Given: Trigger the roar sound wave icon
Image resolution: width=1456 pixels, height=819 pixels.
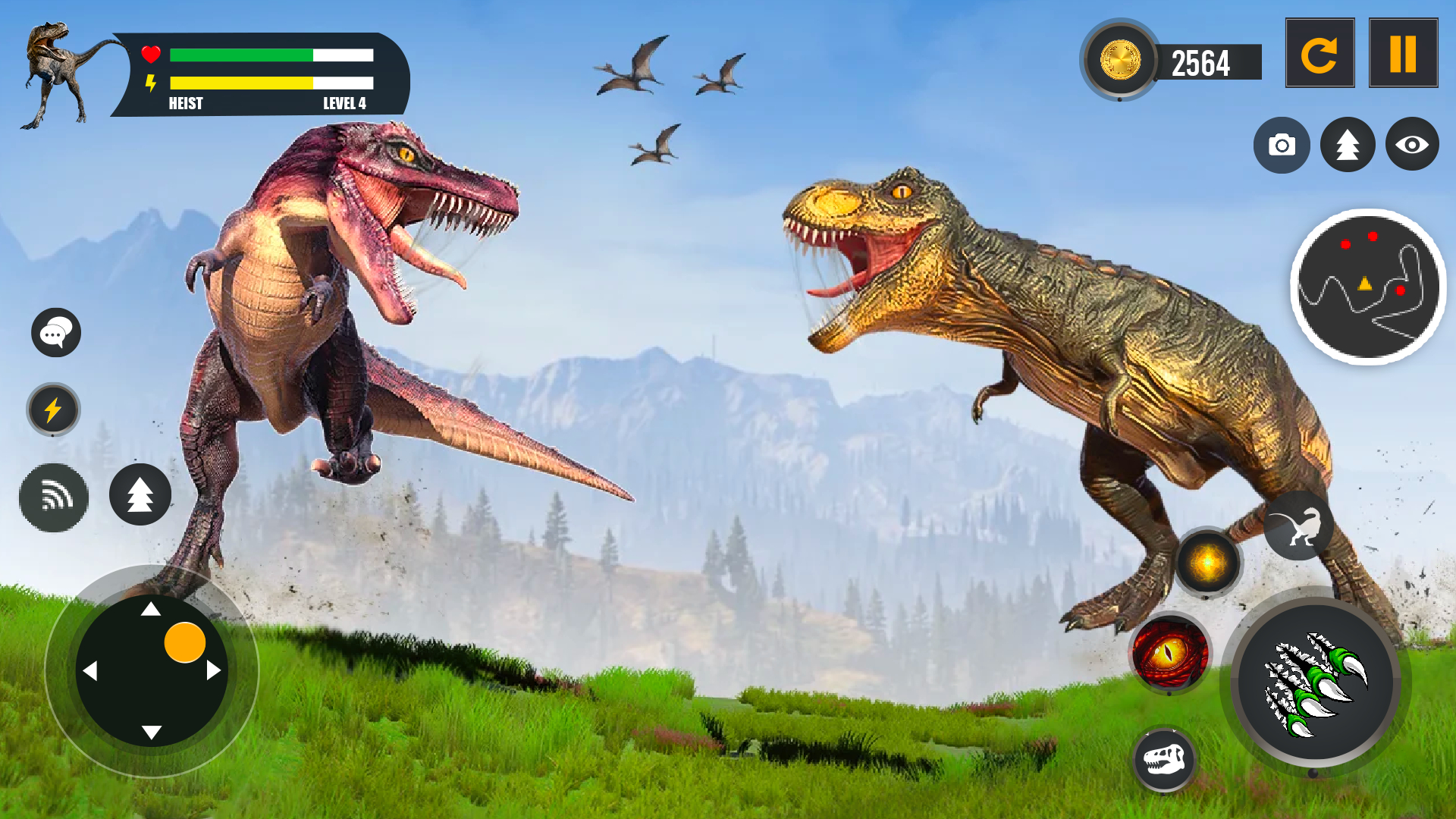Looking at the screenshot, I should pyautogui.click(x=53, y=498).
